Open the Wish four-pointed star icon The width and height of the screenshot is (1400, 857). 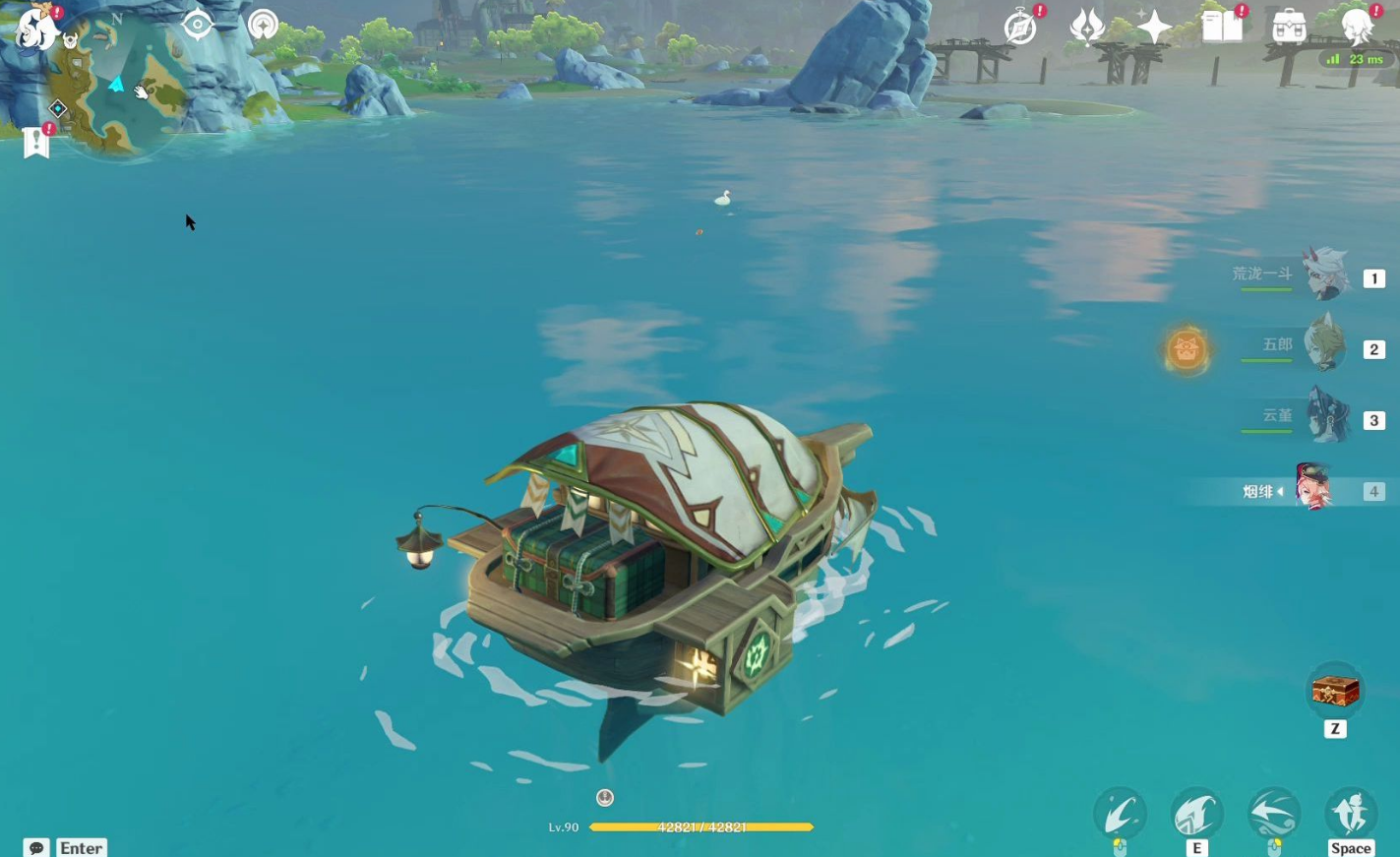pyautogui.click(x=1154, y=28)
